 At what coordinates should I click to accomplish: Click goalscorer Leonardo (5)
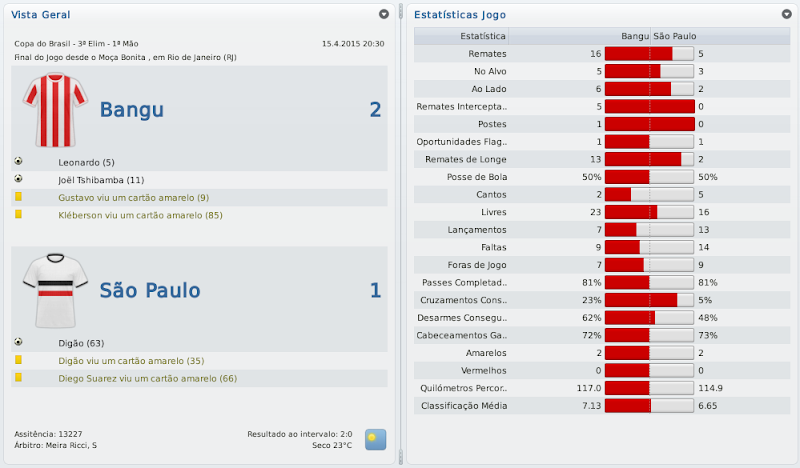click(x=87, y=162)
